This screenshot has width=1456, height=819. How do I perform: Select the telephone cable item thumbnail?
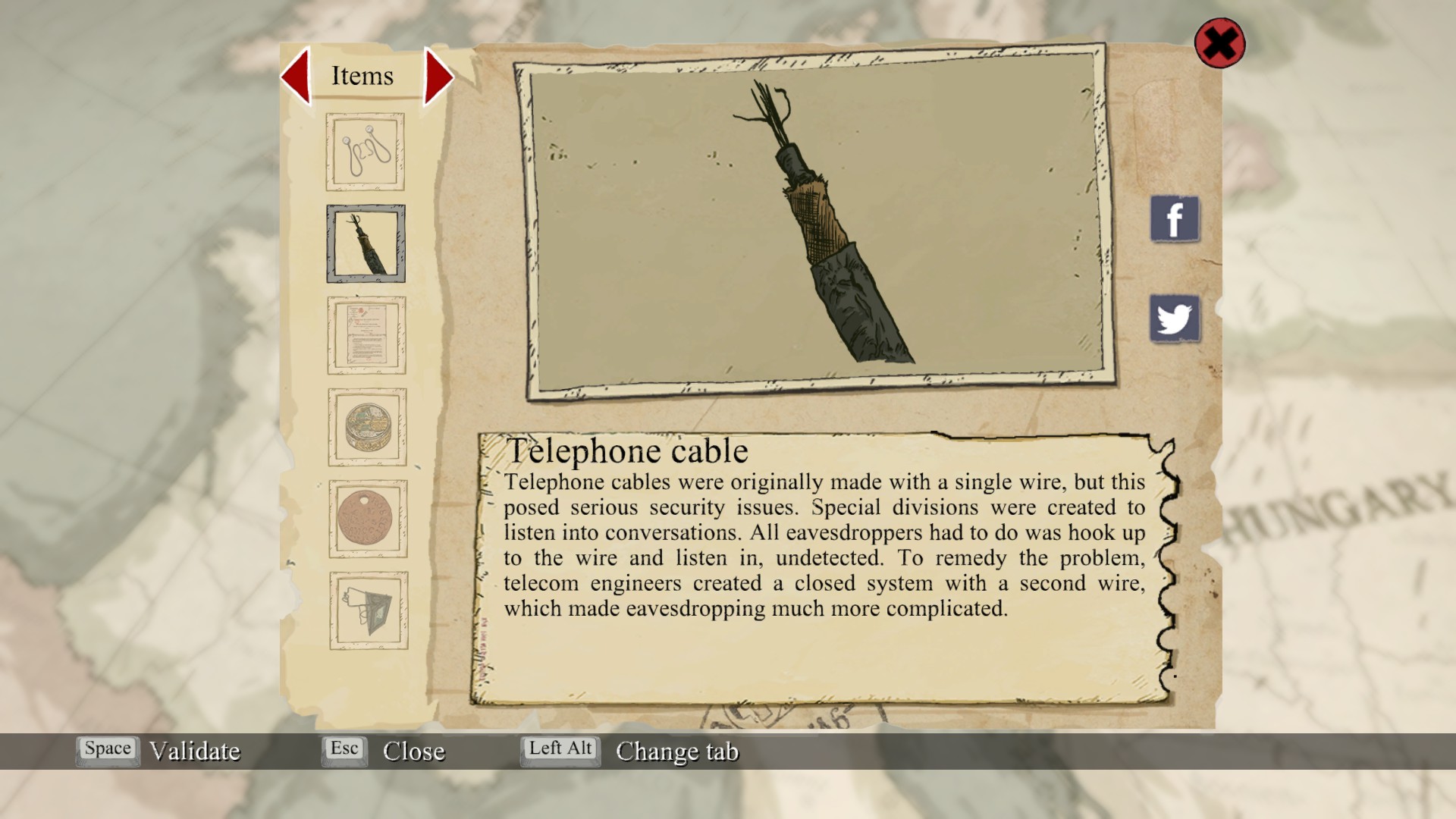click(366, 243)
